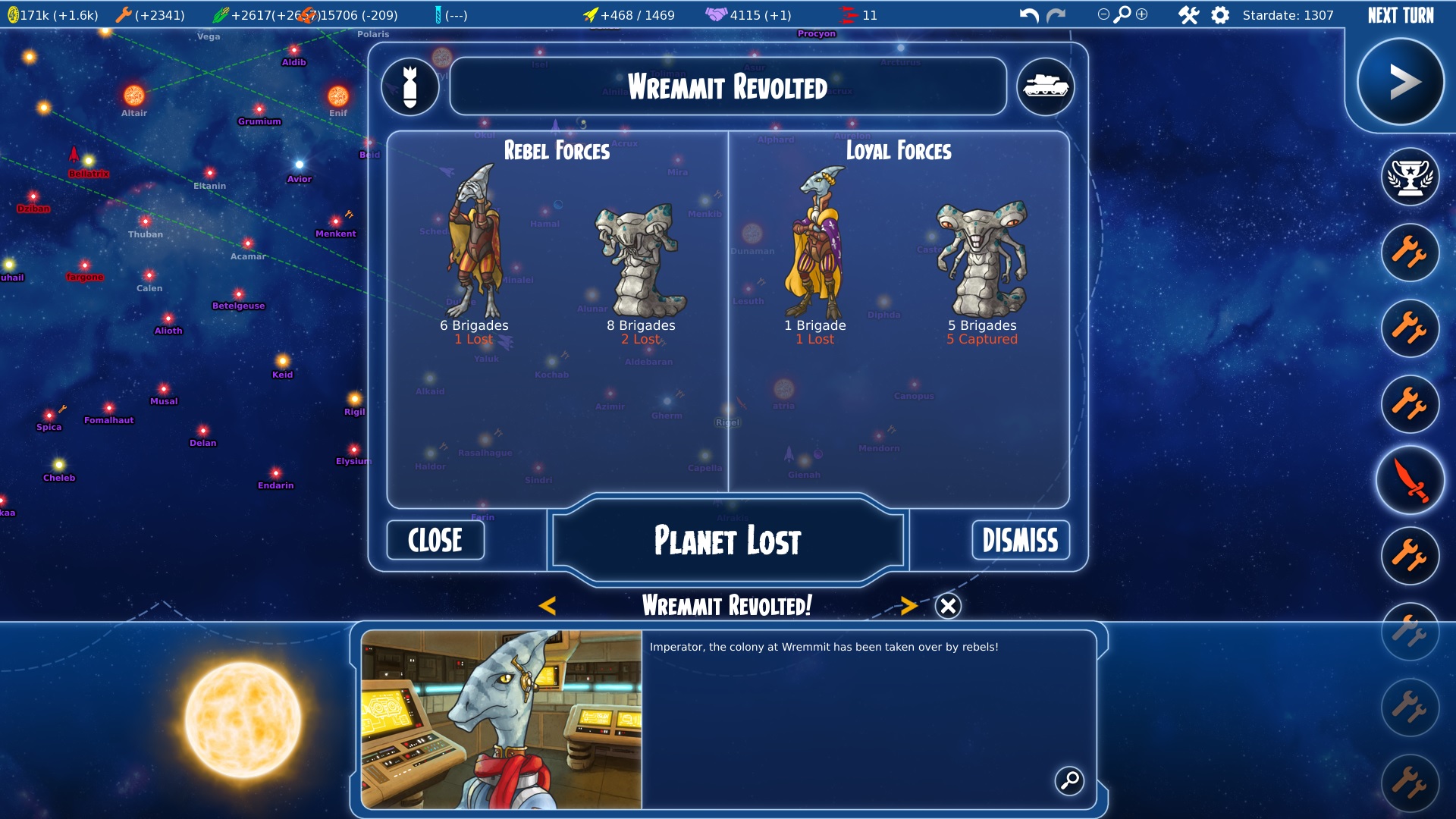1456x819 pixels.
Task: Inspect the event with the magnifier button
Action: tap(1069, 780)
